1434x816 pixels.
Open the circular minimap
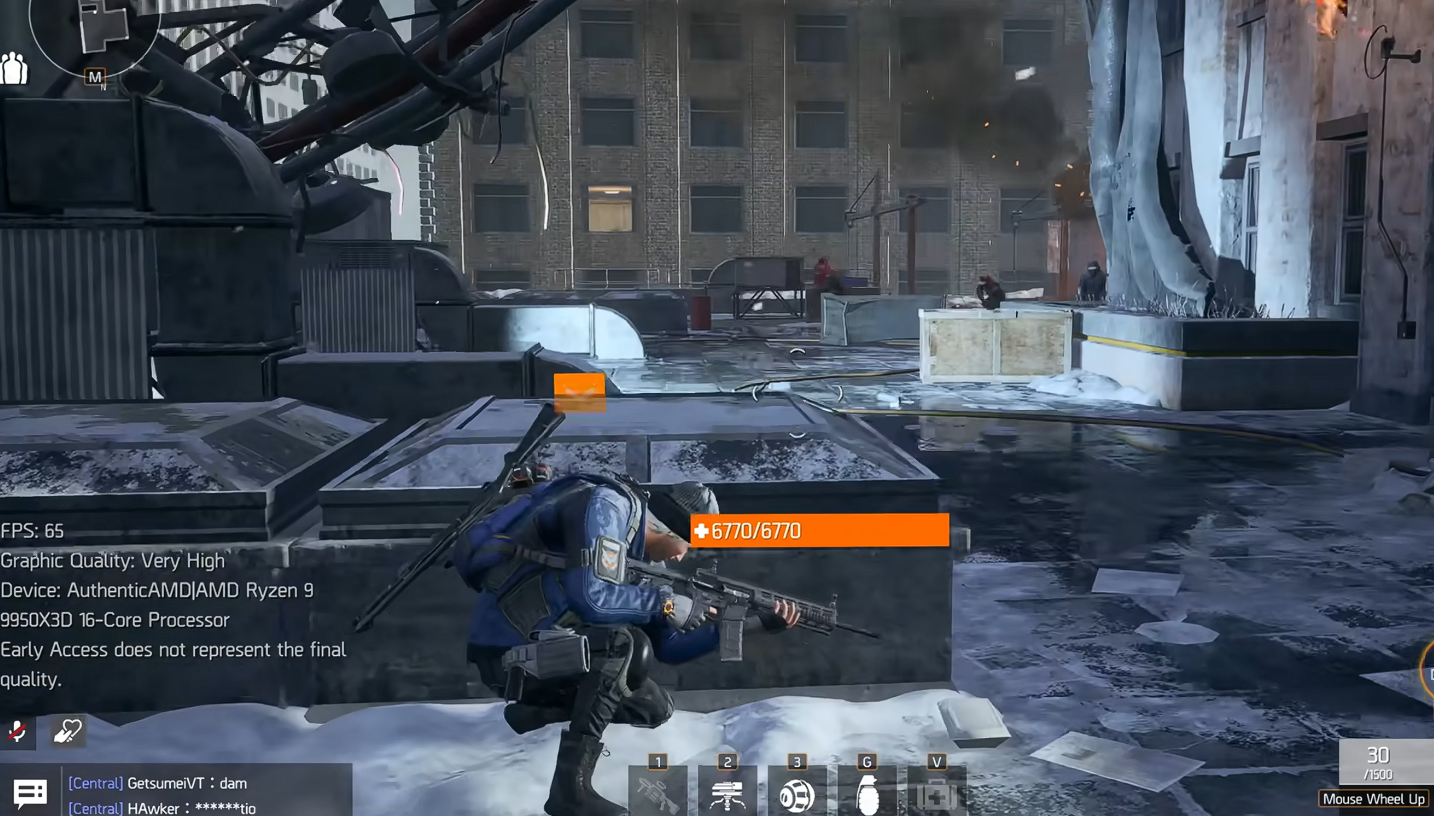tap(93, 30)
